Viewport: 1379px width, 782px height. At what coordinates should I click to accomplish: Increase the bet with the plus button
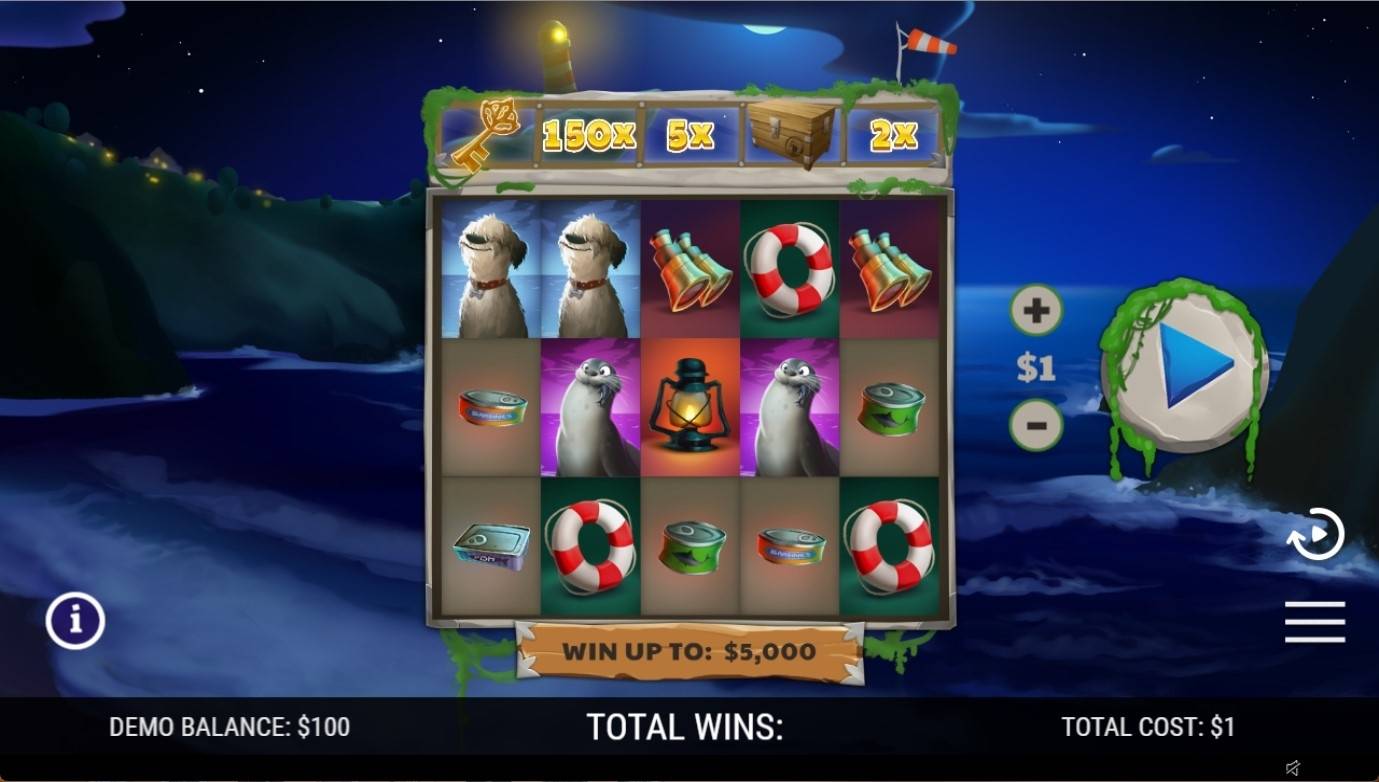point(1036,311)
